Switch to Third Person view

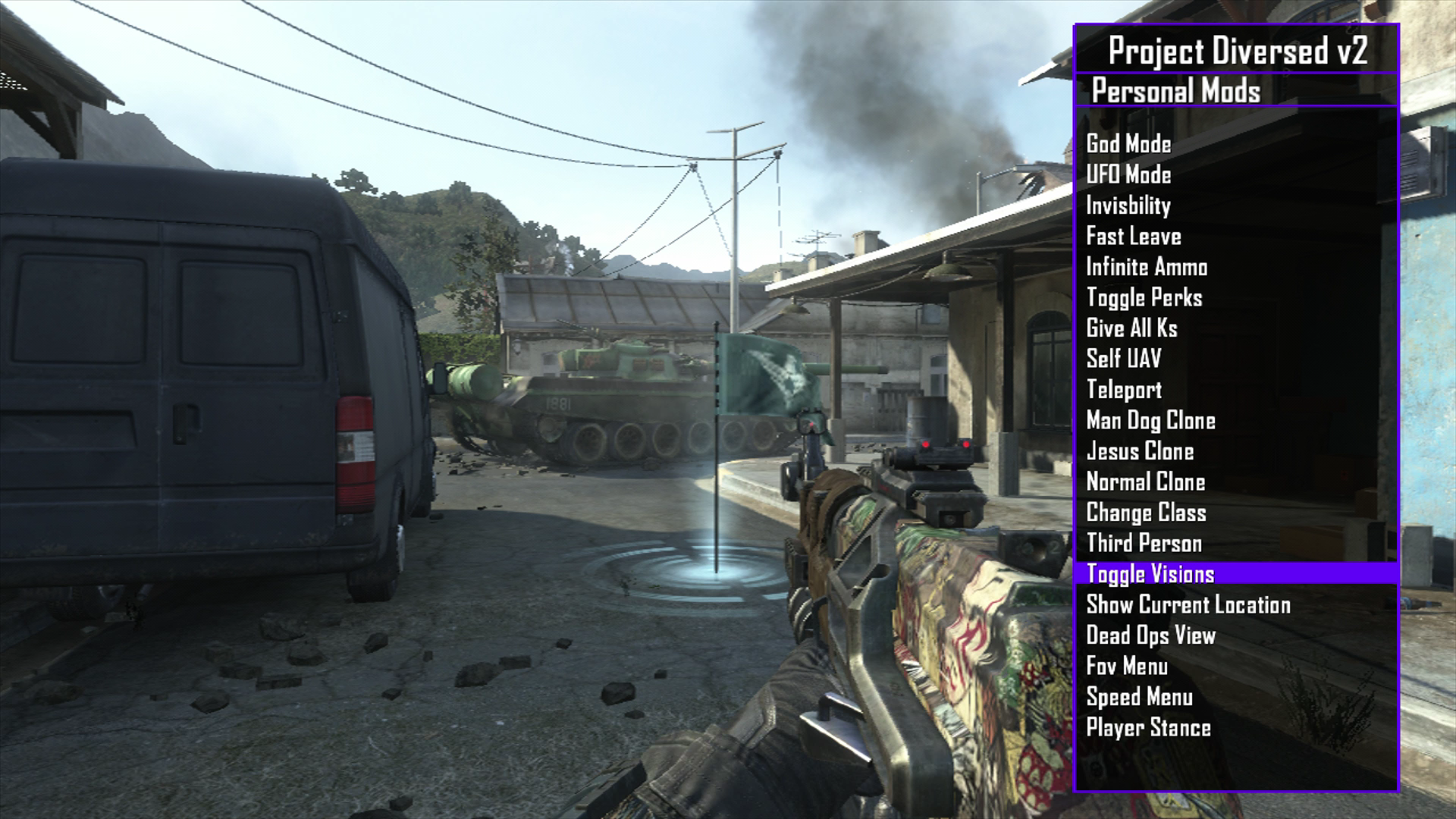[1144, 543]
